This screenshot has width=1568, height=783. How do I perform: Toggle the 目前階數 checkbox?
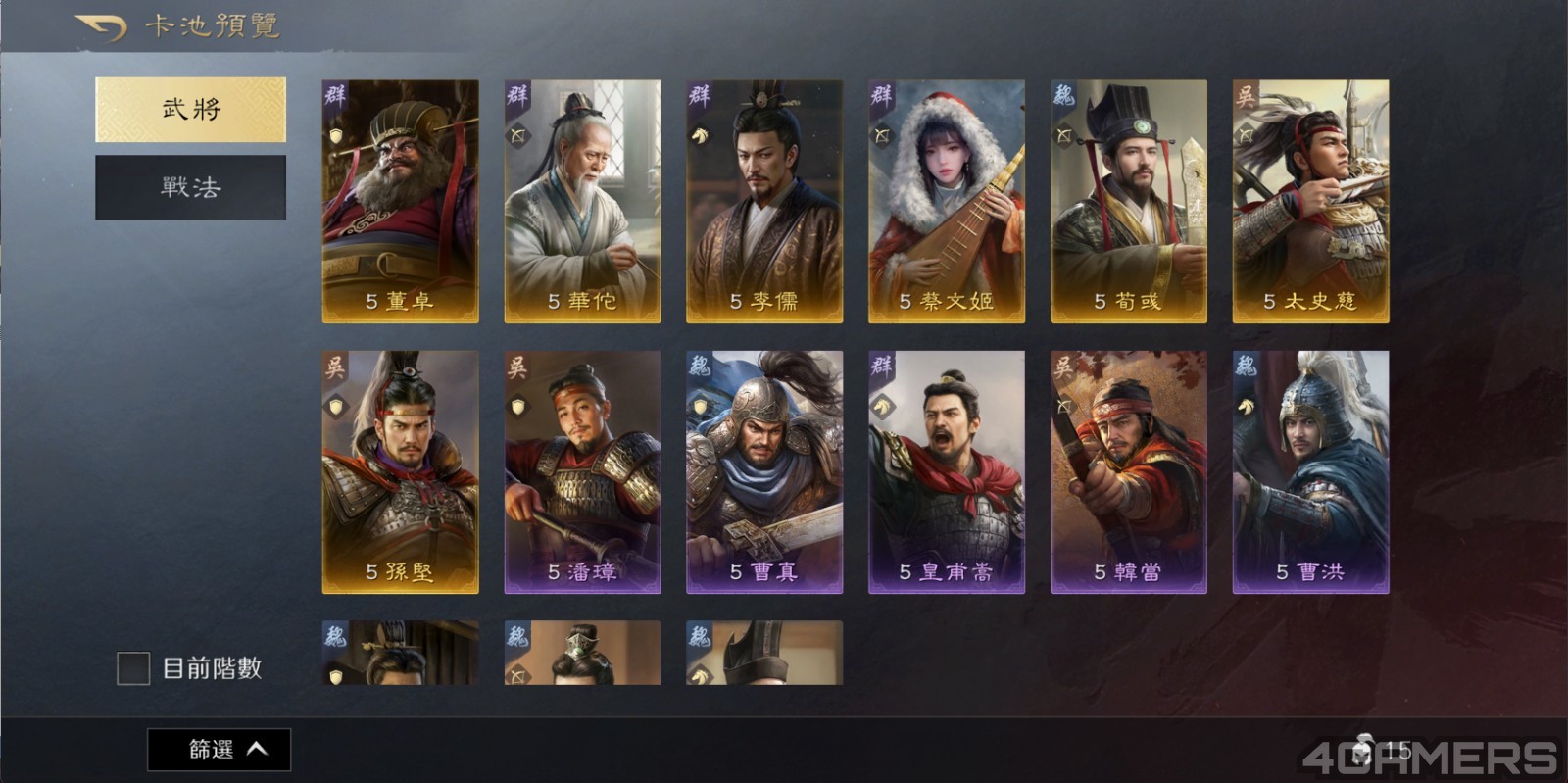click(x=133, y=668)
